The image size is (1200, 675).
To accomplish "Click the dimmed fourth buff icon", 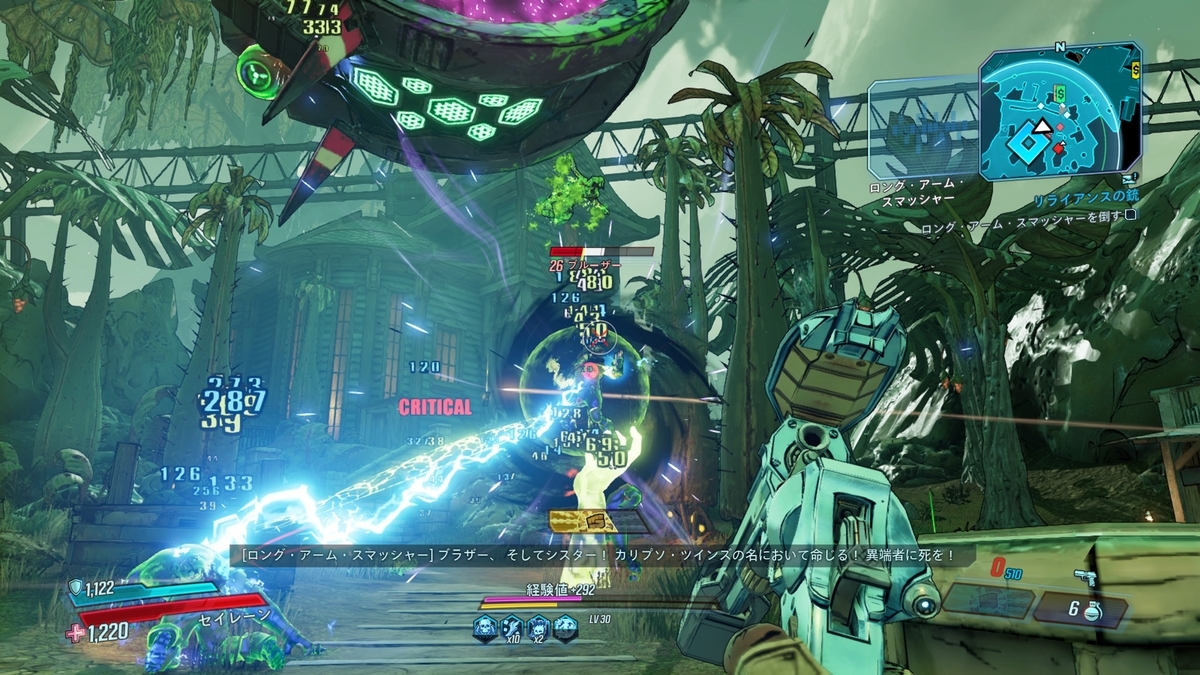I will pos(565,627).
